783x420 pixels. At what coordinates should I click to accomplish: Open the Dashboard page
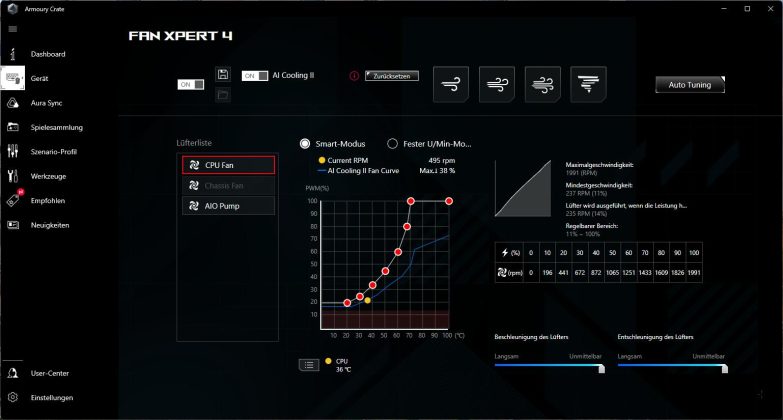pos(47,53)
